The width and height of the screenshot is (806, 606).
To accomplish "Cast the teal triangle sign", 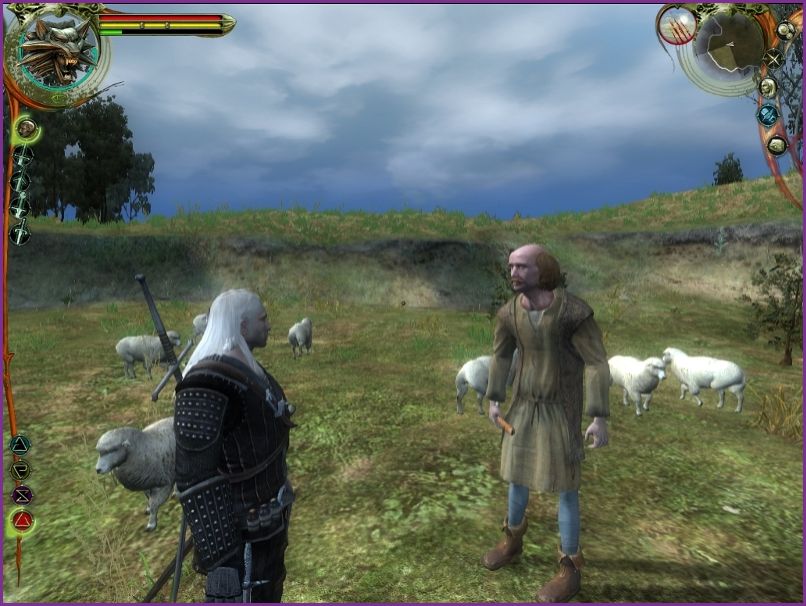I will [x=20, y=445].
